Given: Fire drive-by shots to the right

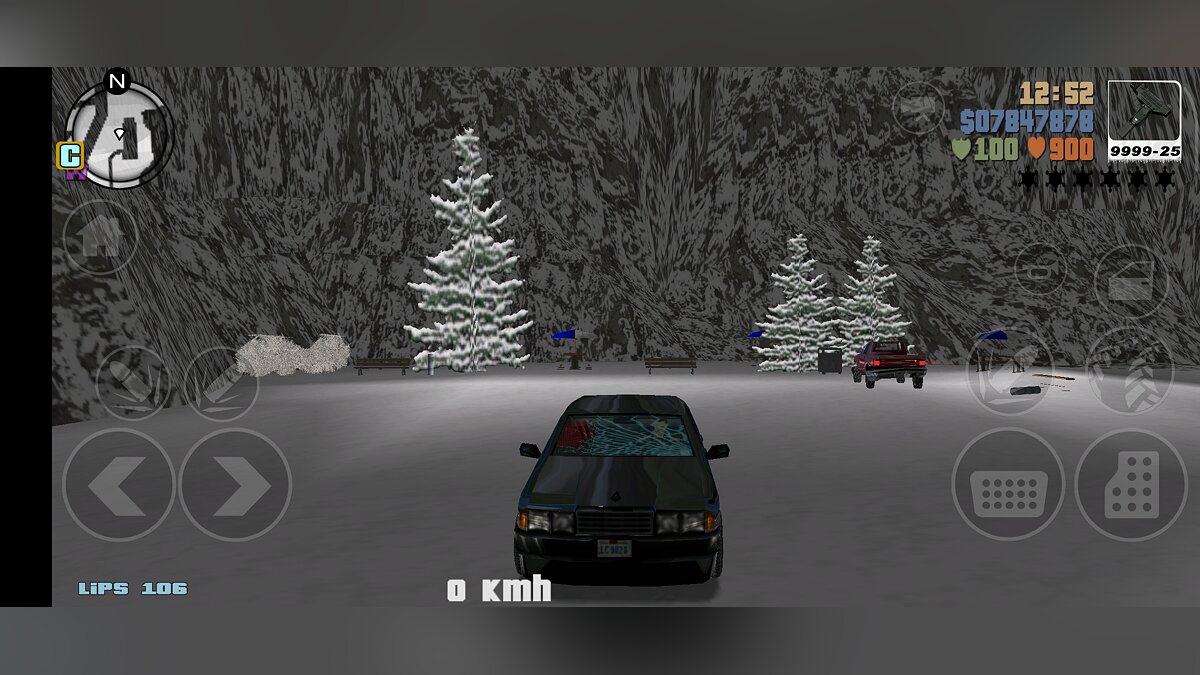Looking at the screenshot, I should [x=221, y=383].
